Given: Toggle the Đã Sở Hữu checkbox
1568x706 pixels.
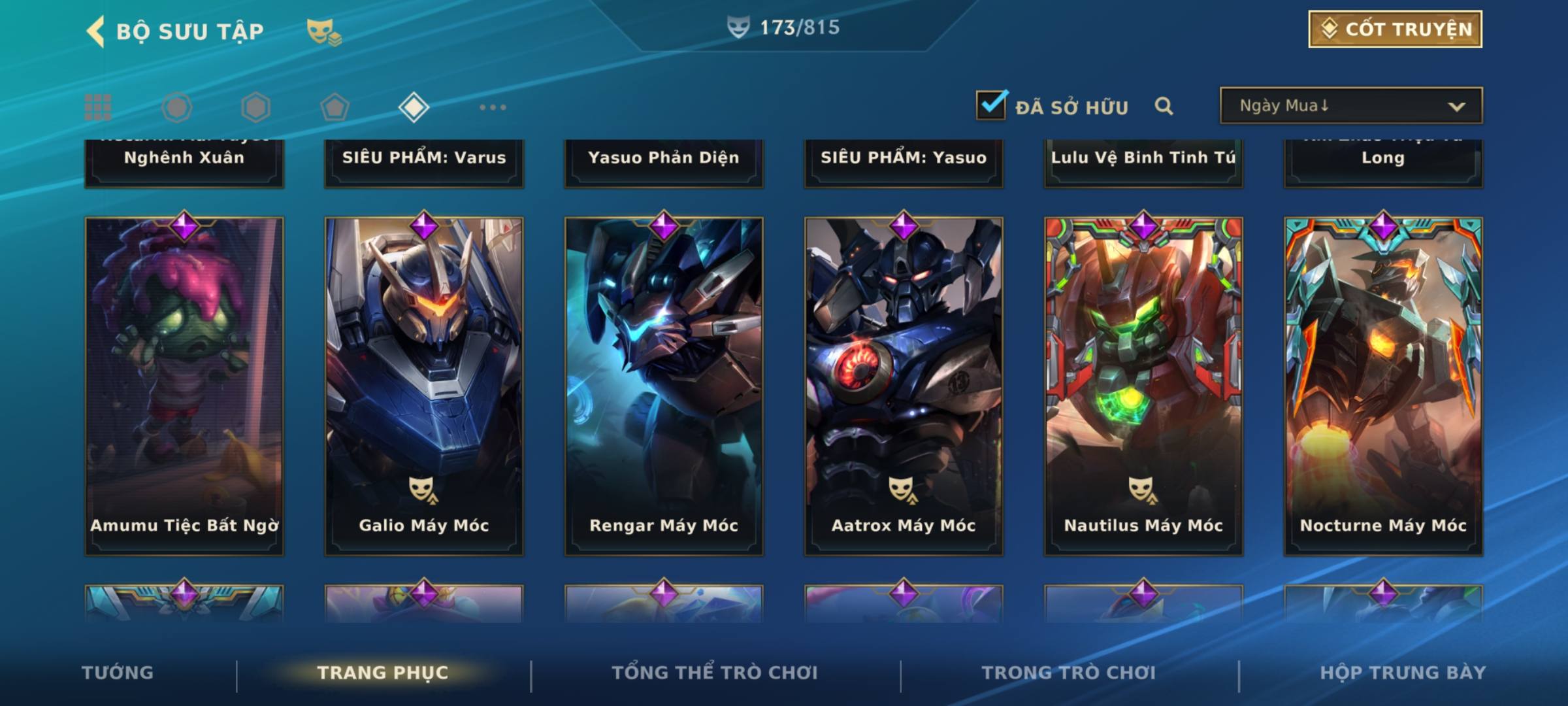Looking at the screenshot, I should click(991, 105).
